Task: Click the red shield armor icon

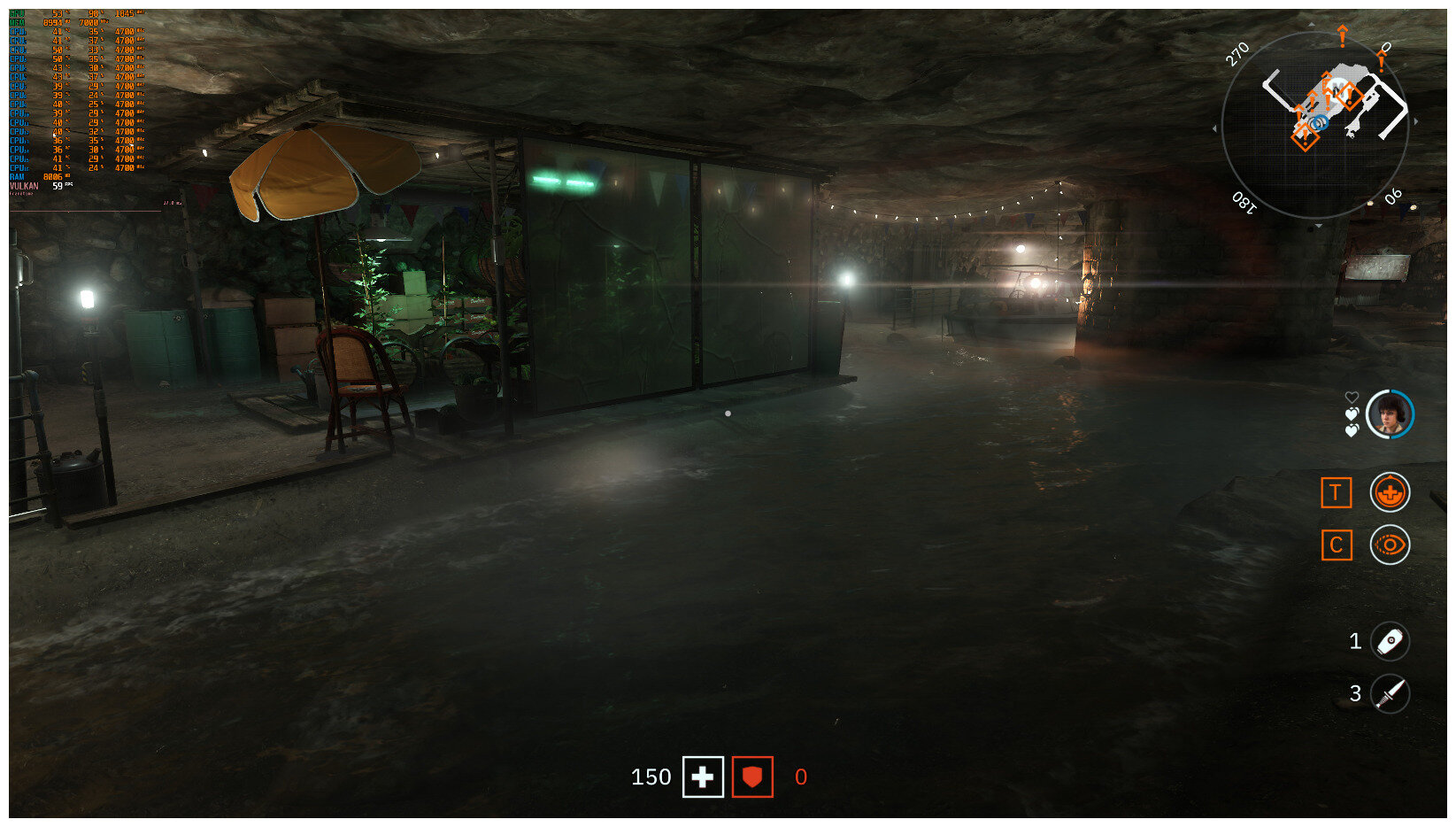Action: coord(751,777)
